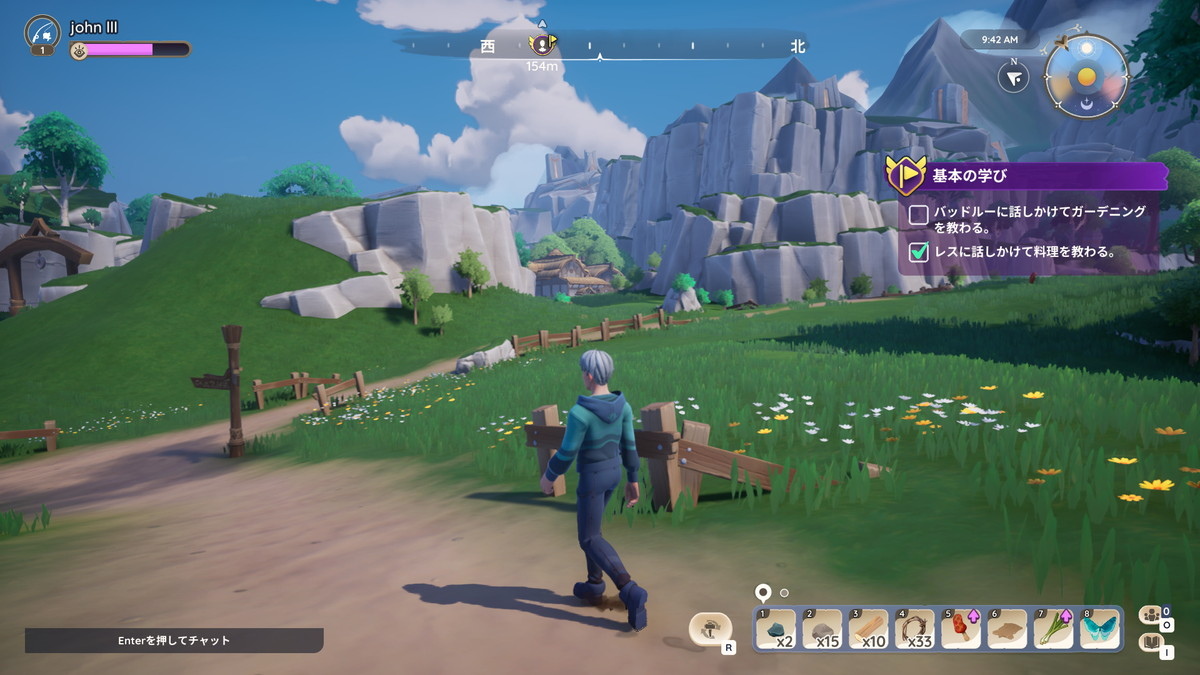Click the バッドルー gardening objective checkbox
Image resolution: width=1200 pixels, height=675 pixels.
pyautogui.click(x=918, y=214)
